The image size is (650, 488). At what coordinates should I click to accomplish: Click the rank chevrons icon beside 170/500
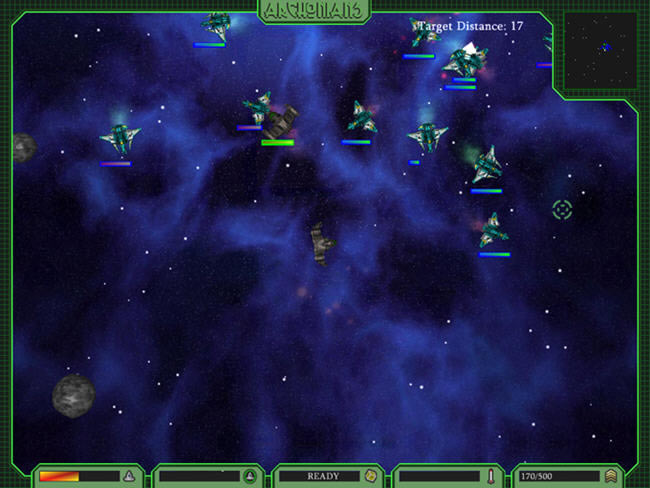[x=610, y=476]
